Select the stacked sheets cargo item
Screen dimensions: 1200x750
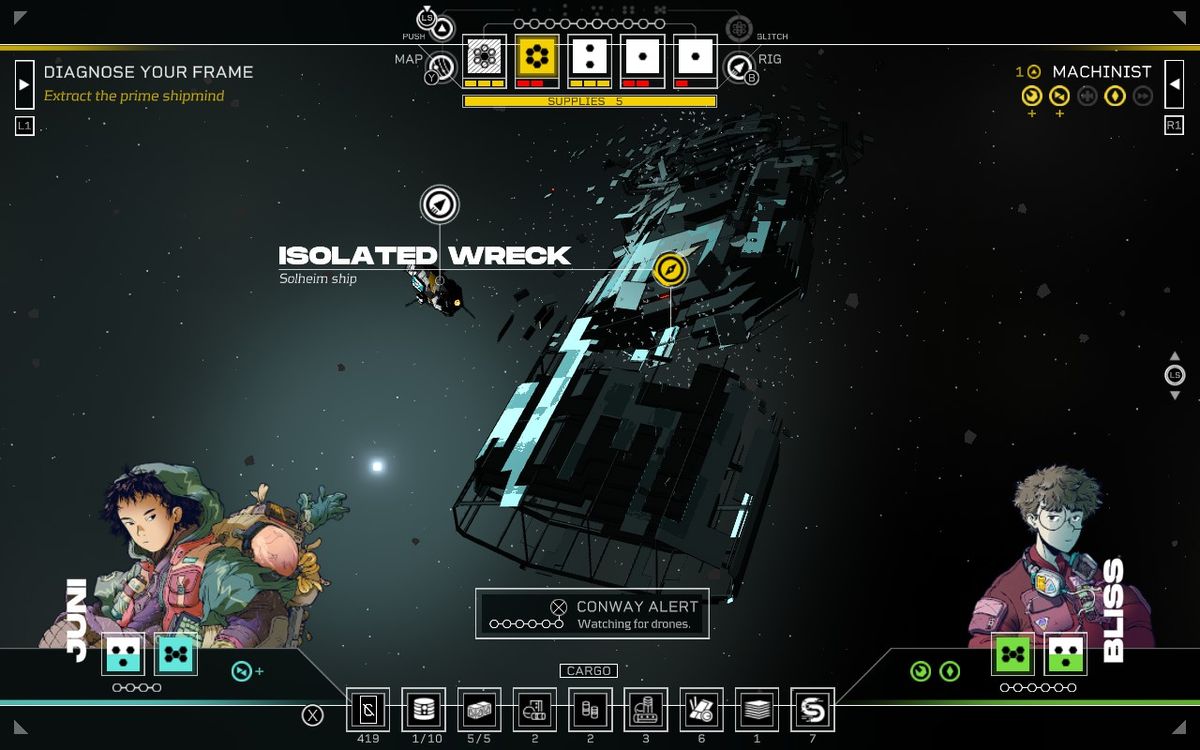tap(757, 710)
